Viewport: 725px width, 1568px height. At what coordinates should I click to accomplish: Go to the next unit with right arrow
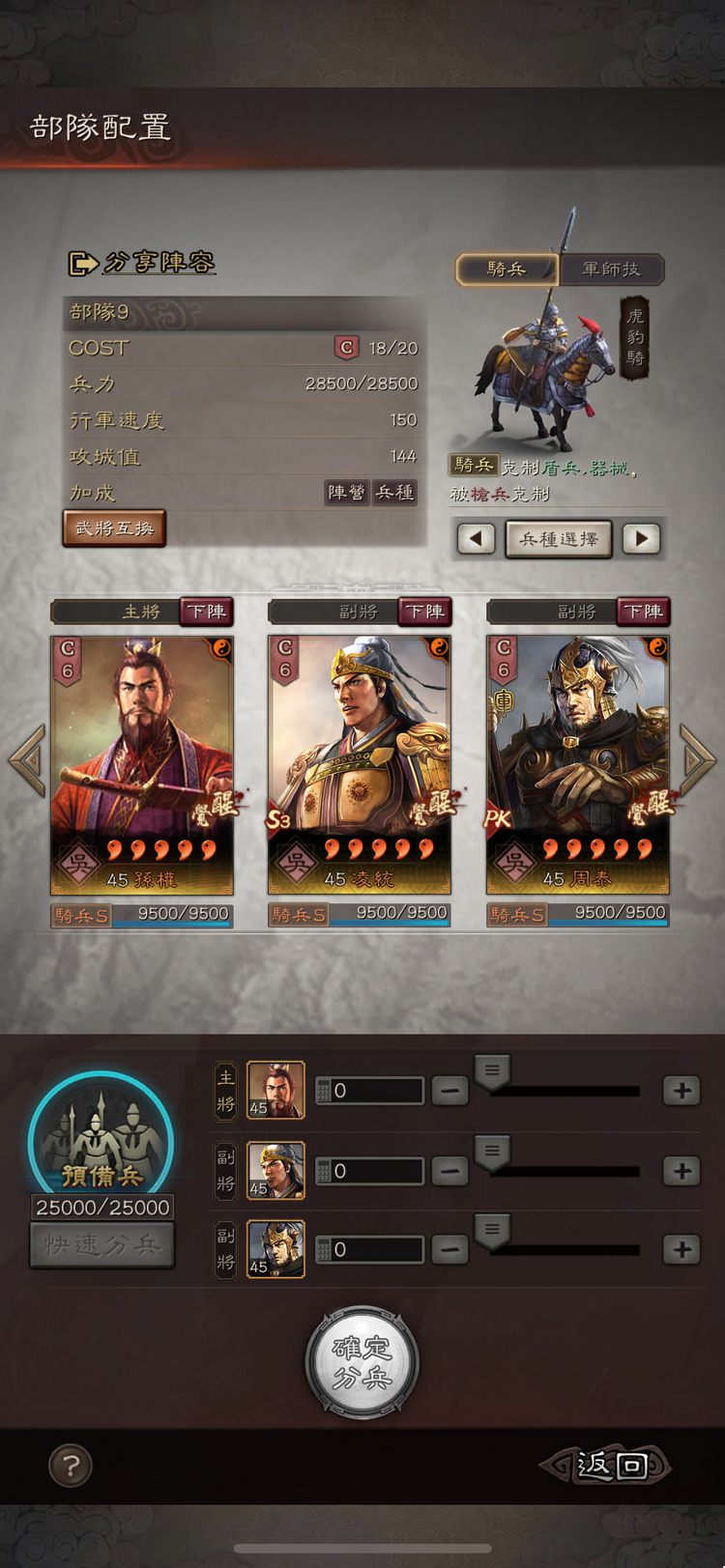697,758
